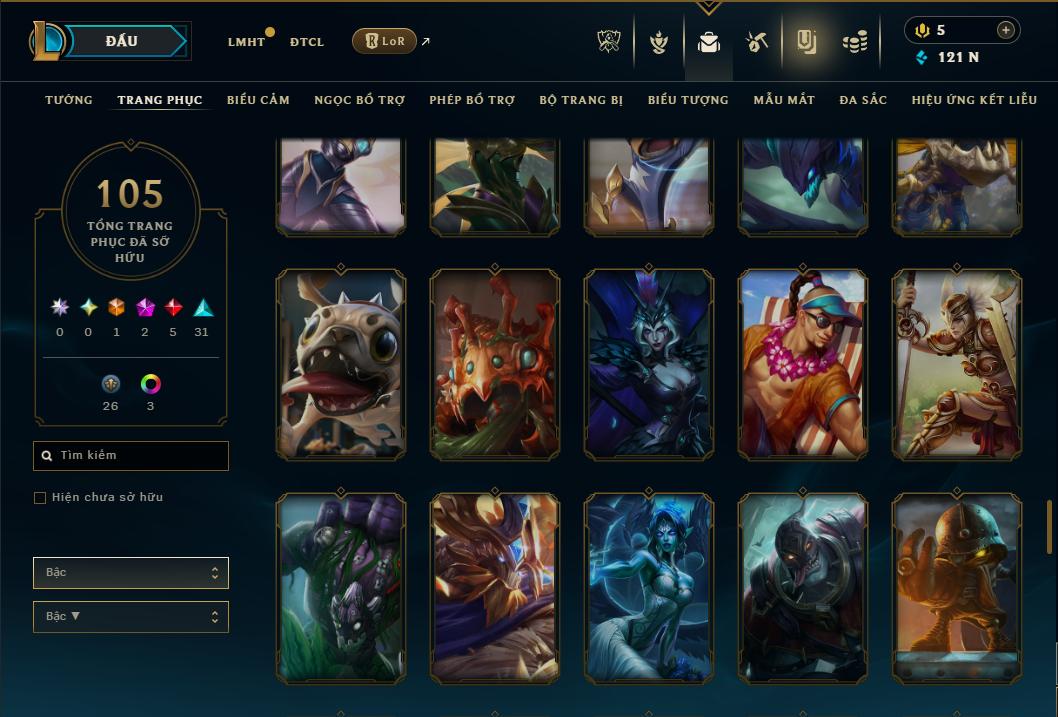Select the NGỌC BỔ TRỢ tab
The height and width of the screenshot is (717, 1058).
(359, 100)
